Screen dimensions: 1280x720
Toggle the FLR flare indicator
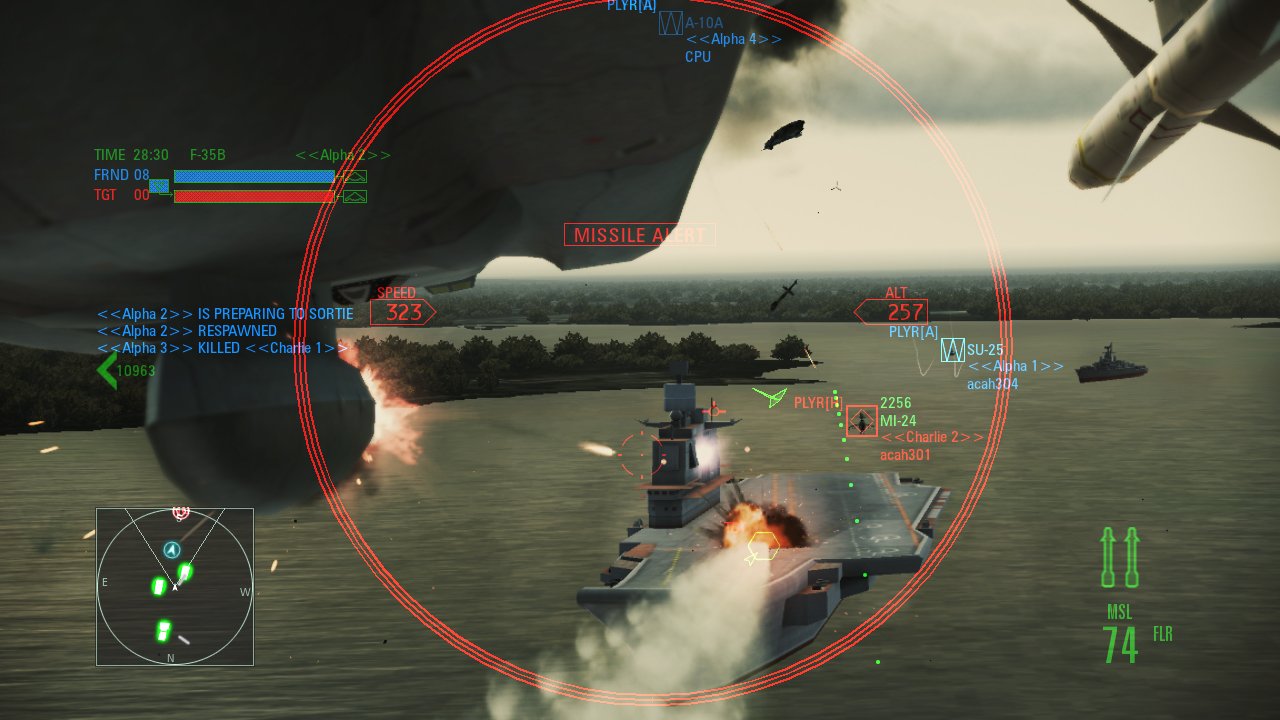[x=1162, y=635]
